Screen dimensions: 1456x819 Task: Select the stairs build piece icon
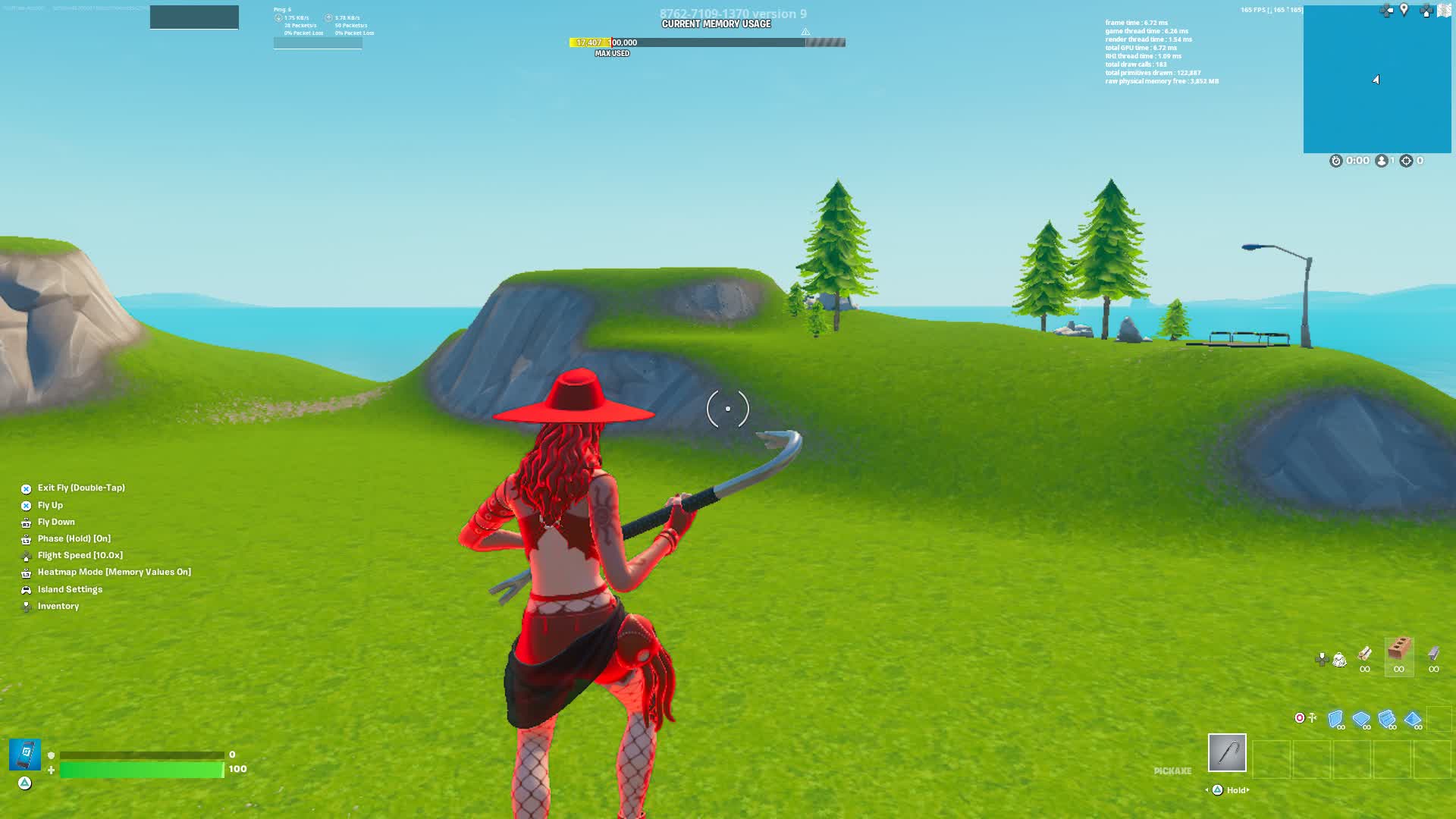[1386, 719]
